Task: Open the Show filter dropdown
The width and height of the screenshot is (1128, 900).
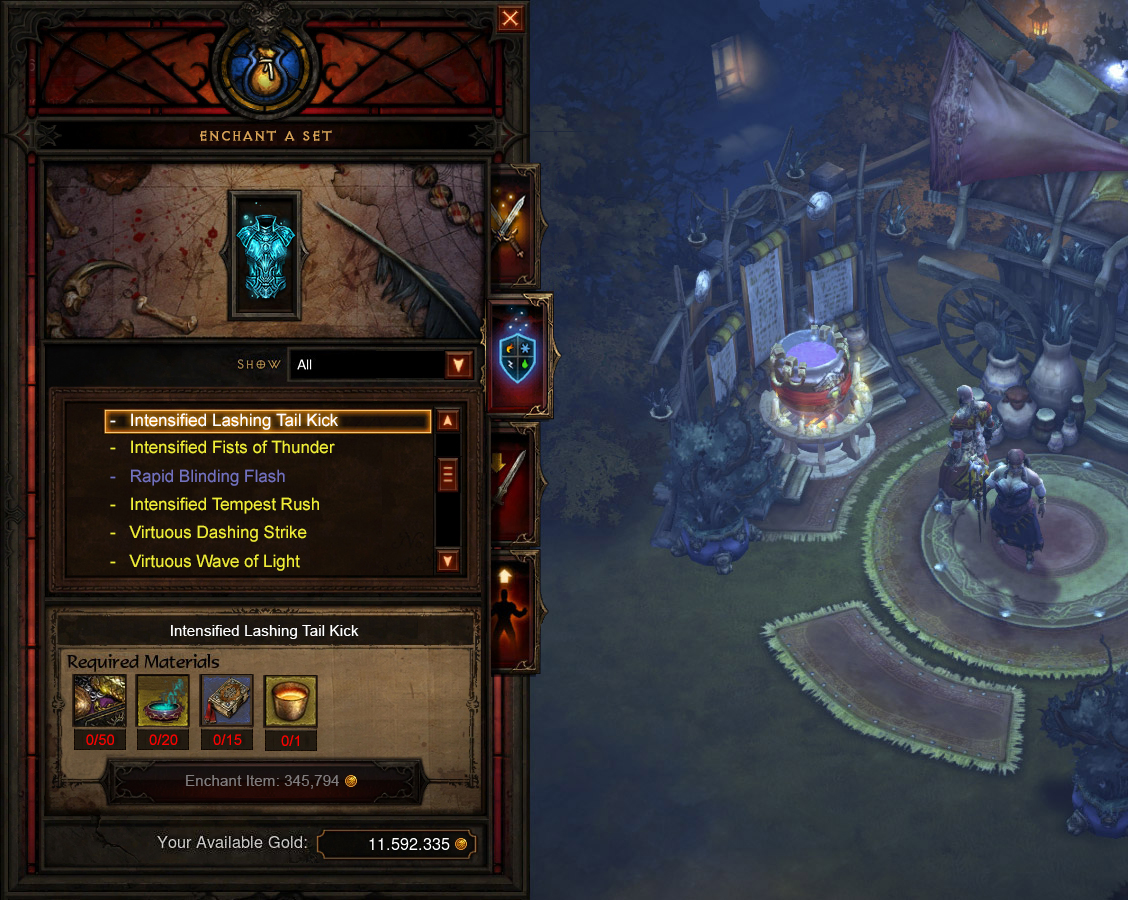Action: click(x=459, y=365)
